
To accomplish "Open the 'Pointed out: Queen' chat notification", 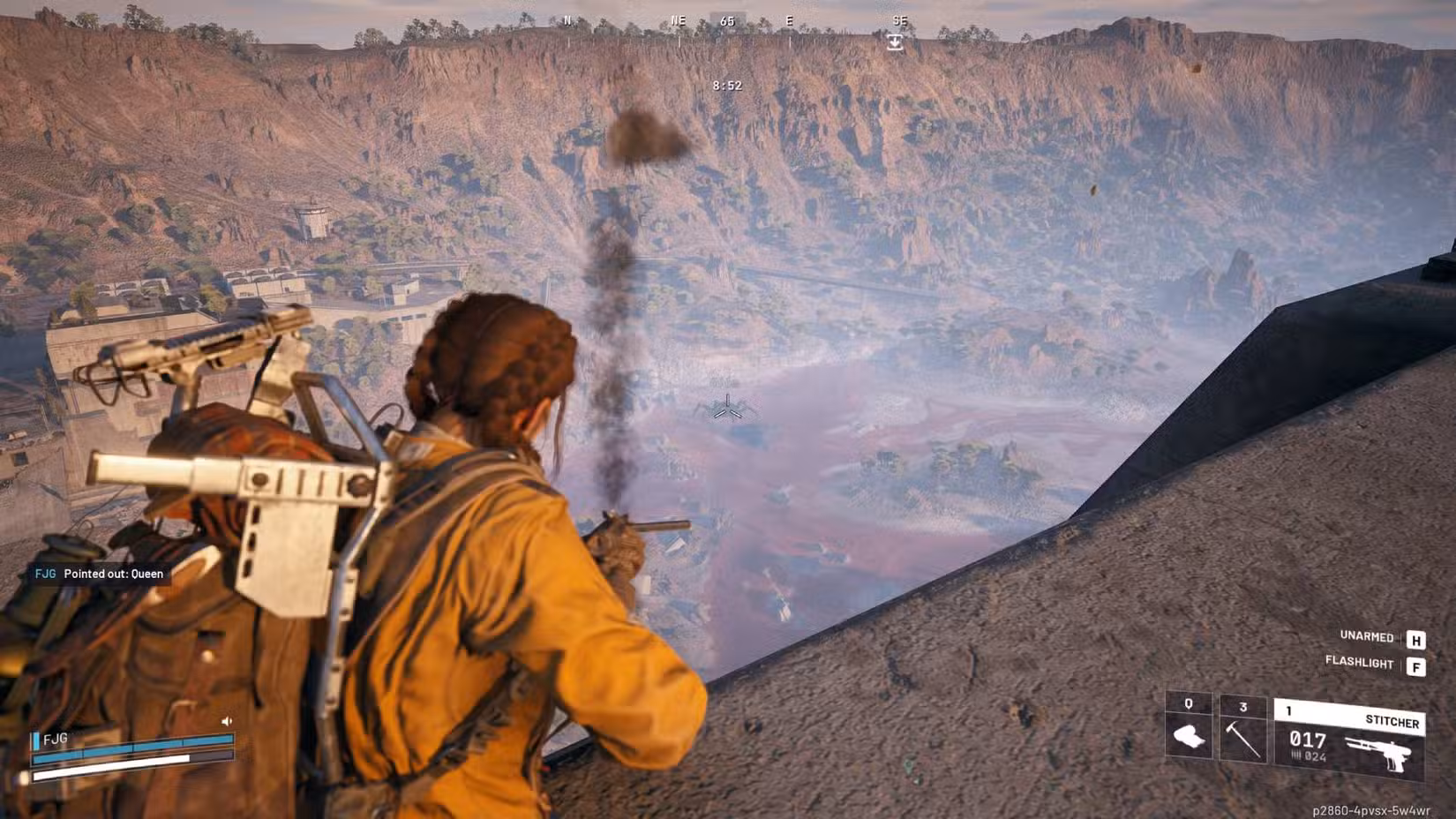I will [x=113, y=574].
